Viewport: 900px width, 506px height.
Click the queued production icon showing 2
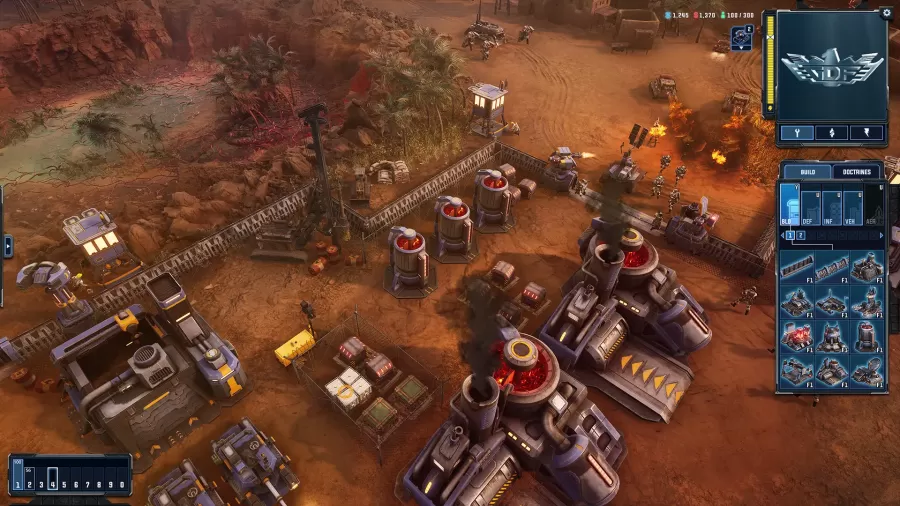[741, 38]
